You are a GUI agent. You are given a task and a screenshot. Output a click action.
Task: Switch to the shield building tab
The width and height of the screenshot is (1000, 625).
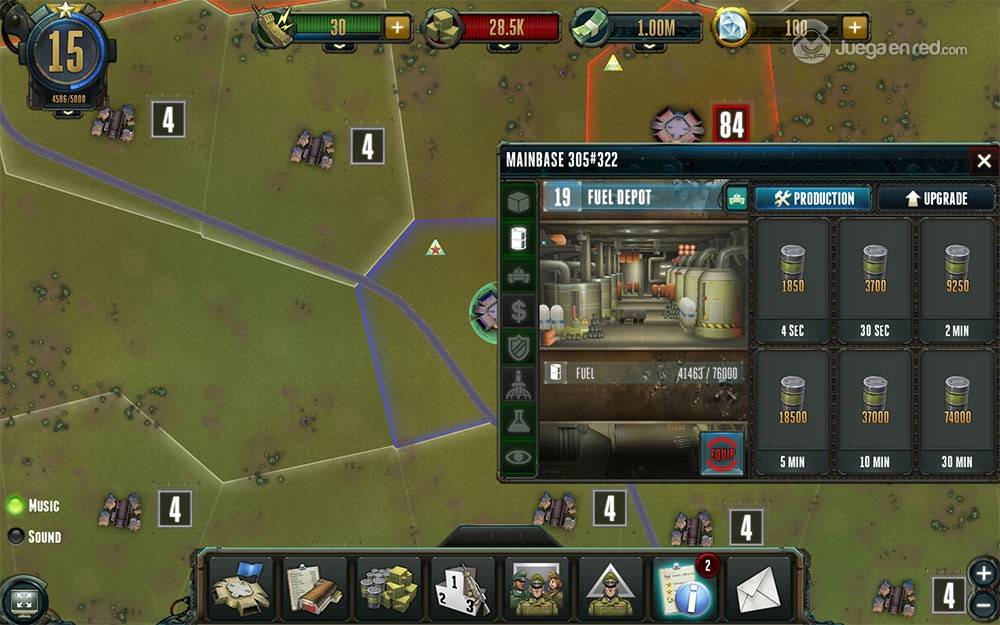coord(519,348)
